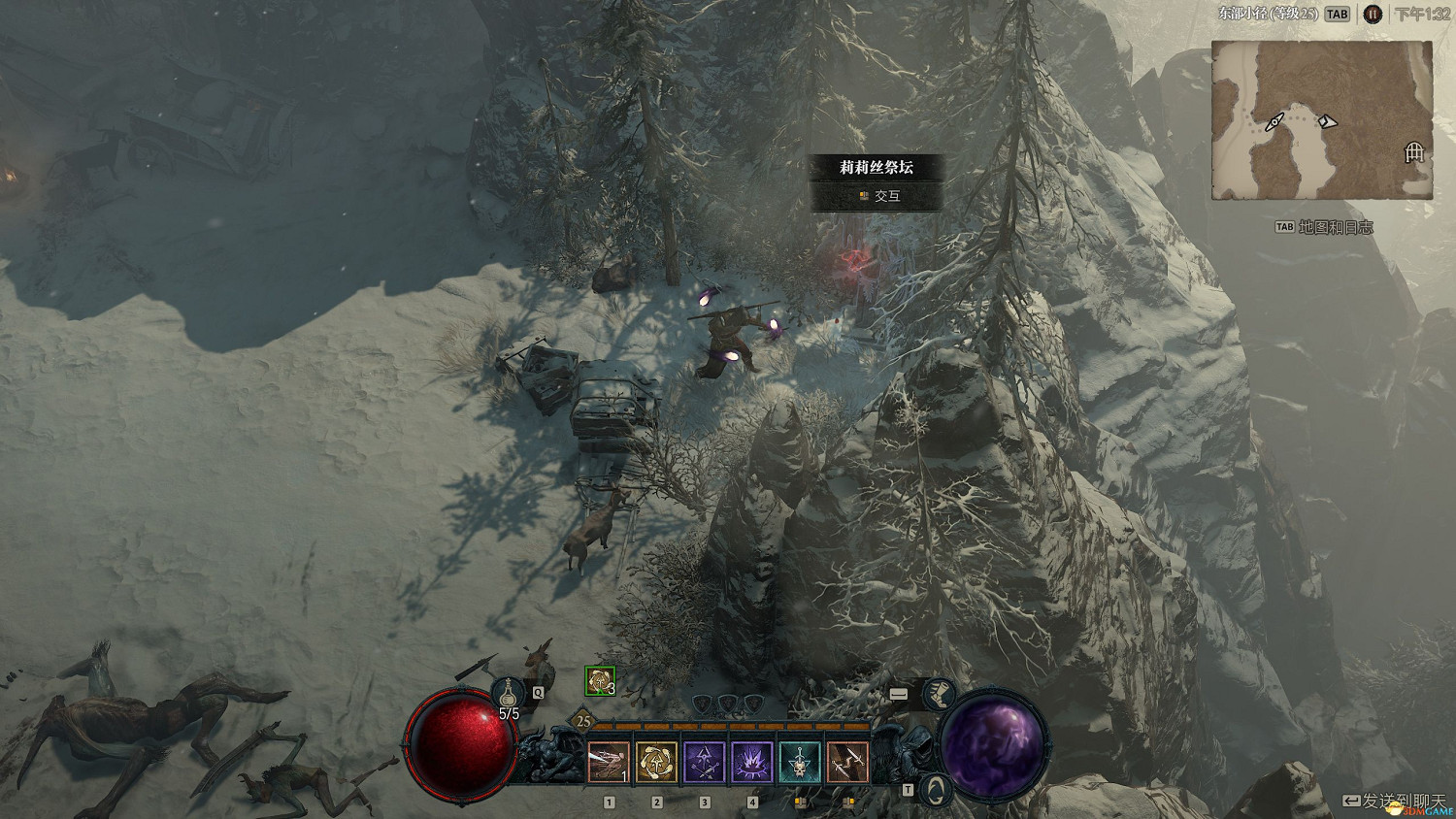The width and height of the screenshot is (1456, 819).
Task: Click the round red emblem by the clock
Action: click(1373, 15)
